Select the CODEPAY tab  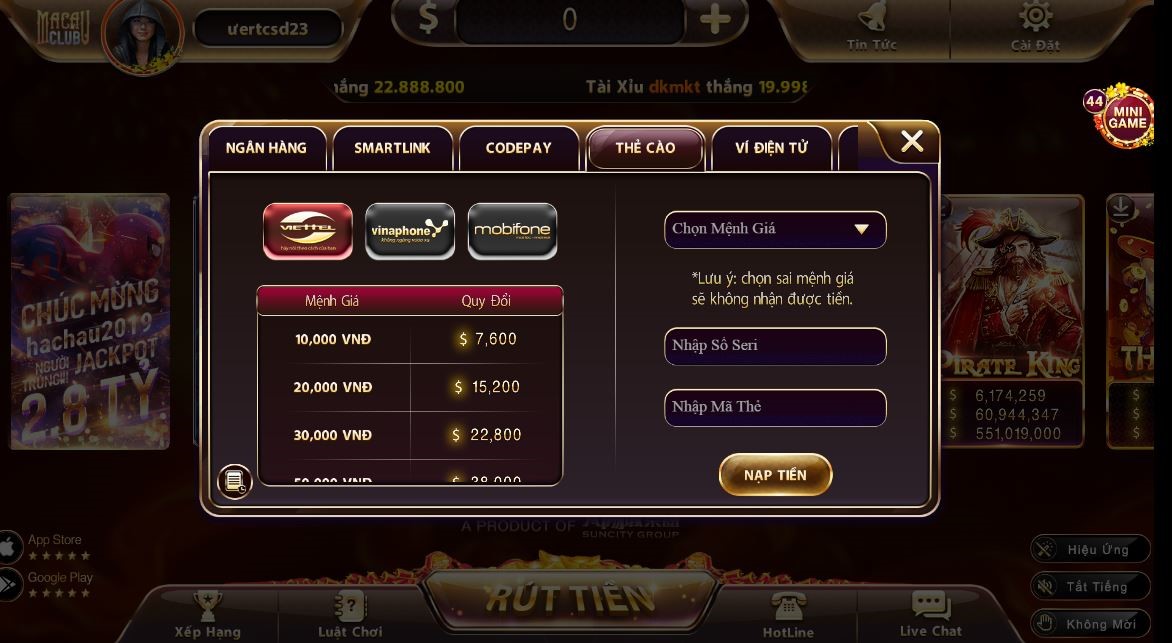518,148
